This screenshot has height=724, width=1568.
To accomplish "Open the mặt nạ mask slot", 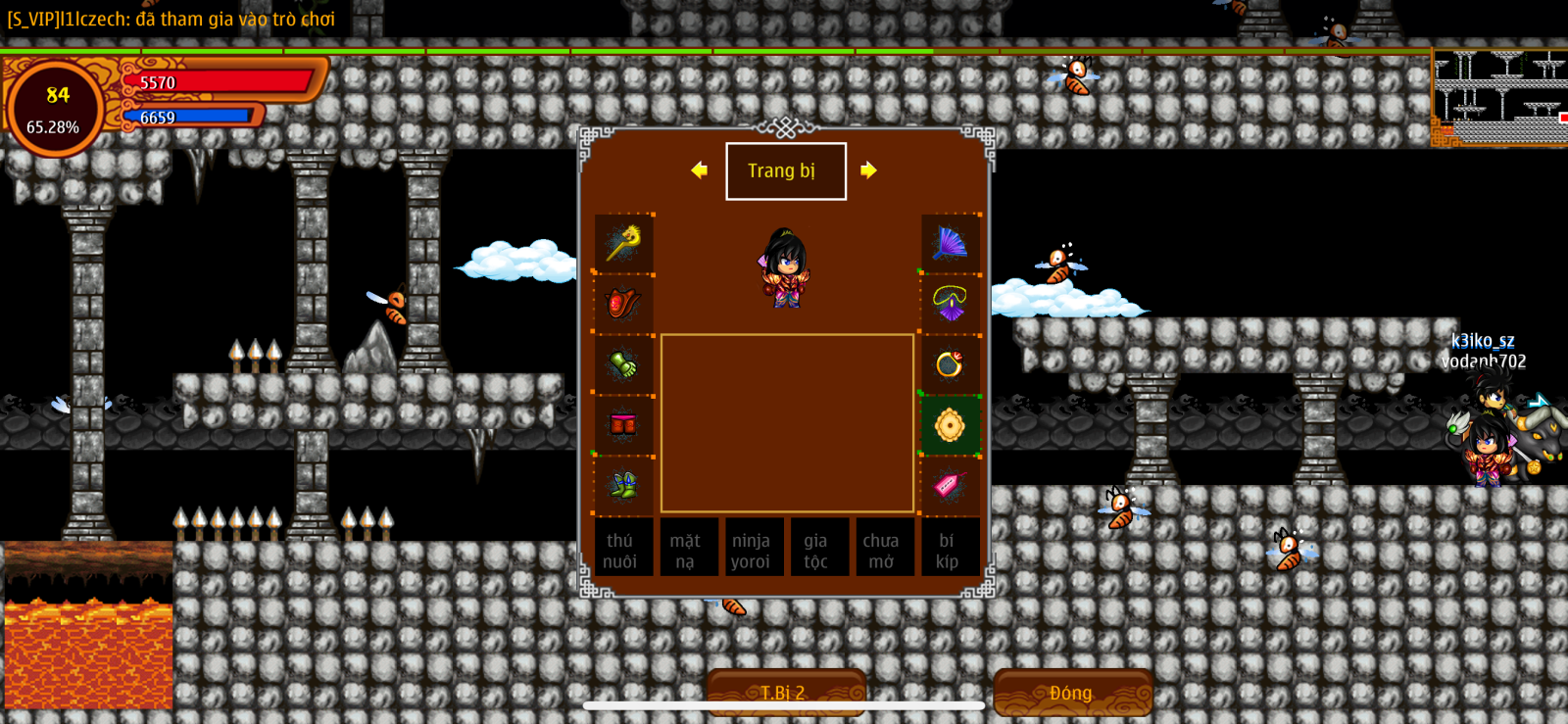I will click(685, 551).
